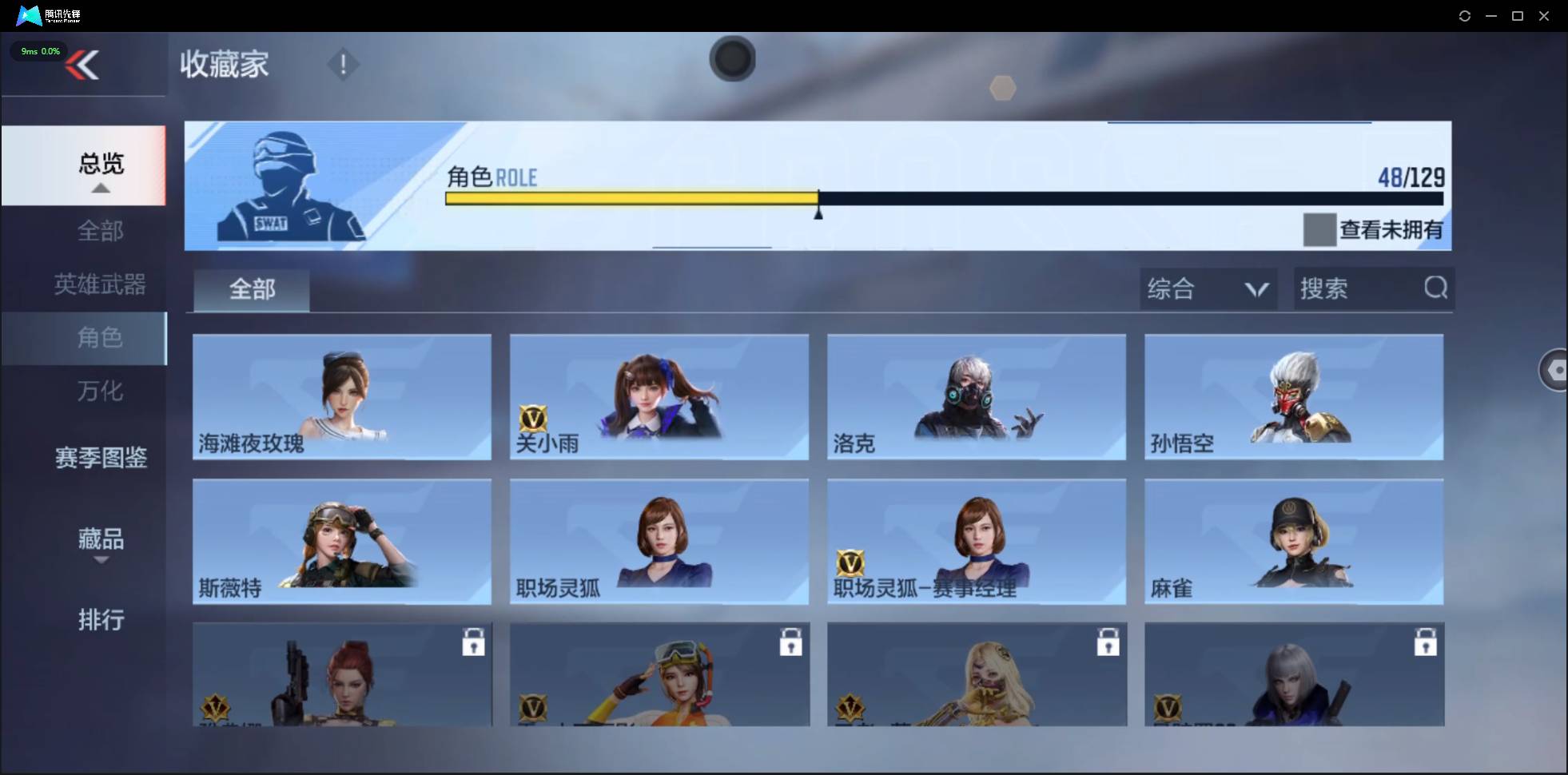The image size is (1568, 775).
Task: Open the 收藏家 rules info via the exclamation icon
Action: tap(344, 64)
